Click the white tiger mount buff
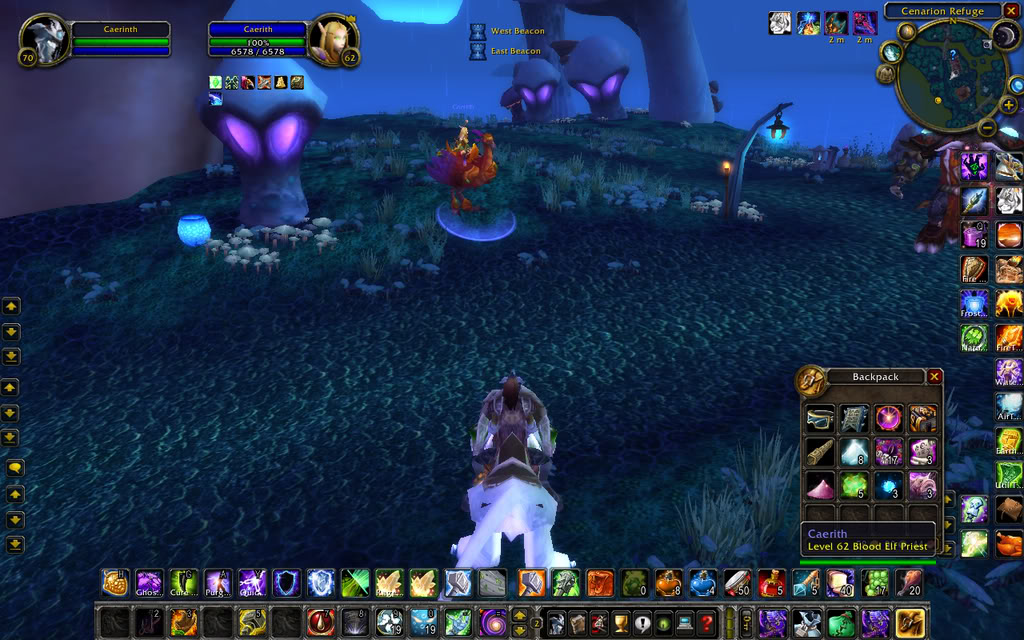Image resolution: width=1024 pixels, height=640 pixels. tap(780, 23)
